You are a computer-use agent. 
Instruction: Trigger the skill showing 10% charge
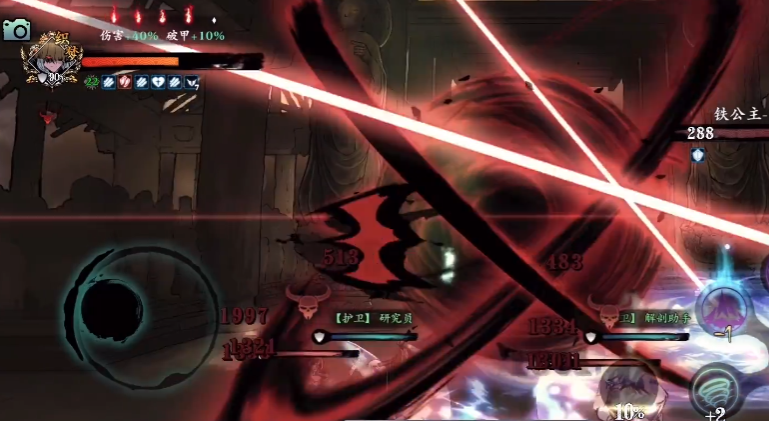[628, 387]
